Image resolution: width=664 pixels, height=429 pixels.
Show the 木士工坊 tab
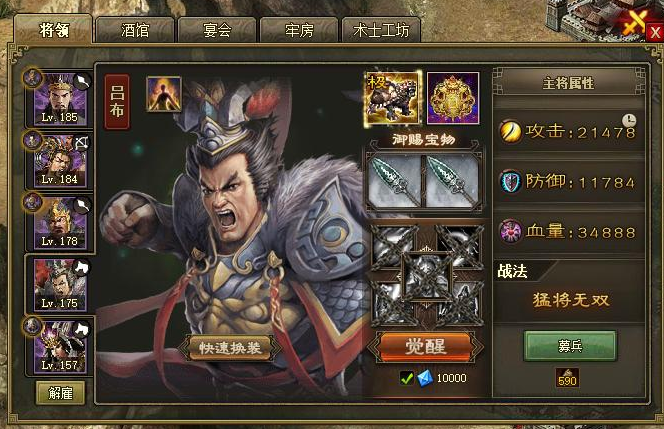pyautogui.click(x=380, y=30)
